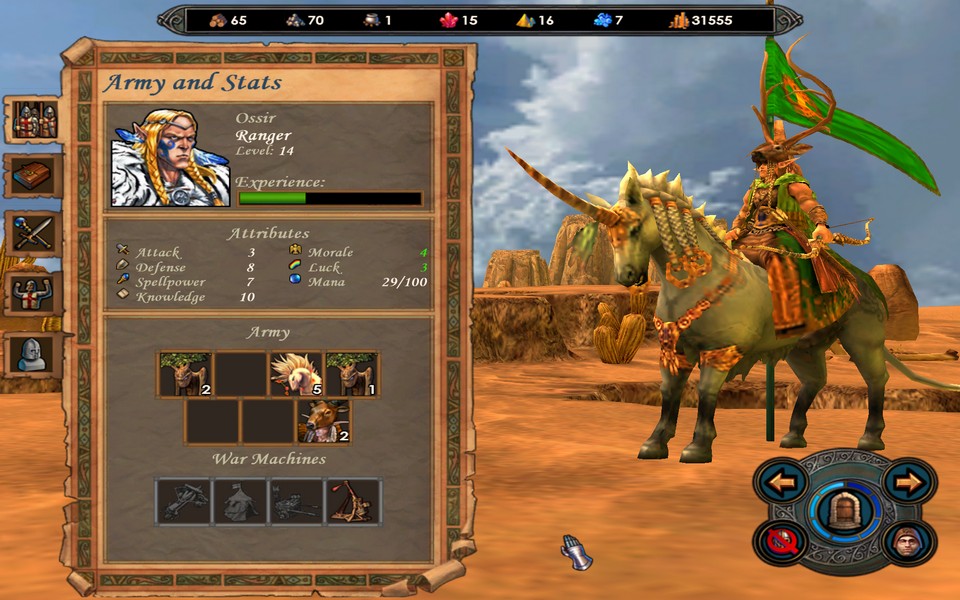Select the flexing knight tab
This screenshot has height=600, width=960.
[34, 294]
